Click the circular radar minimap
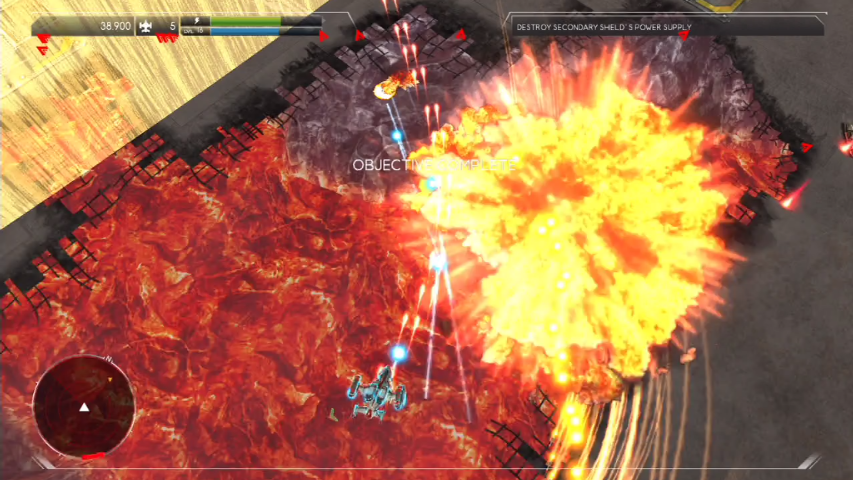Image resolution: width=853 pixels, height=480 pixels. [83, 405]
